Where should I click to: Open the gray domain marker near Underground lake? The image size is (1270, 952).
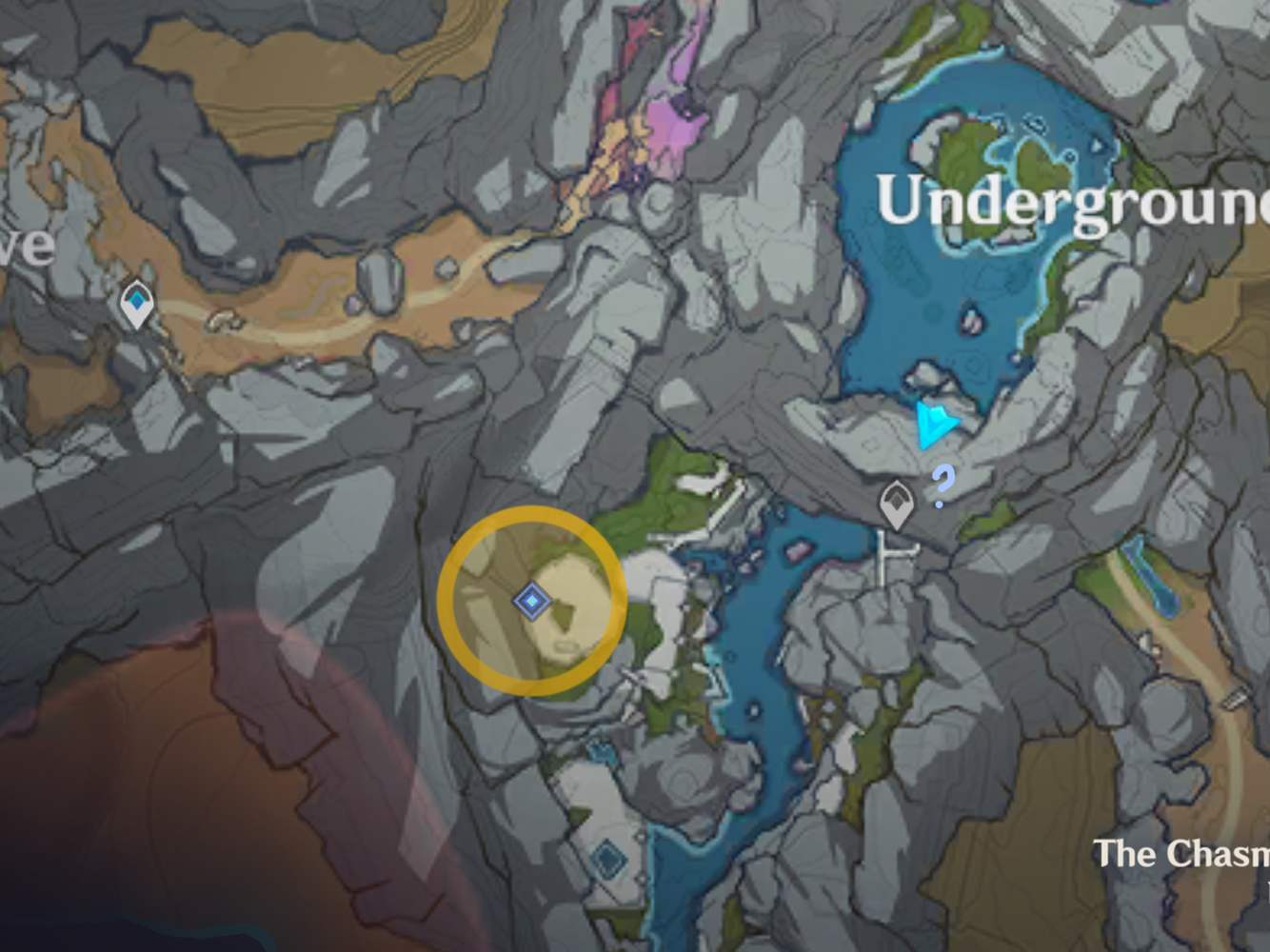[896, 502]
